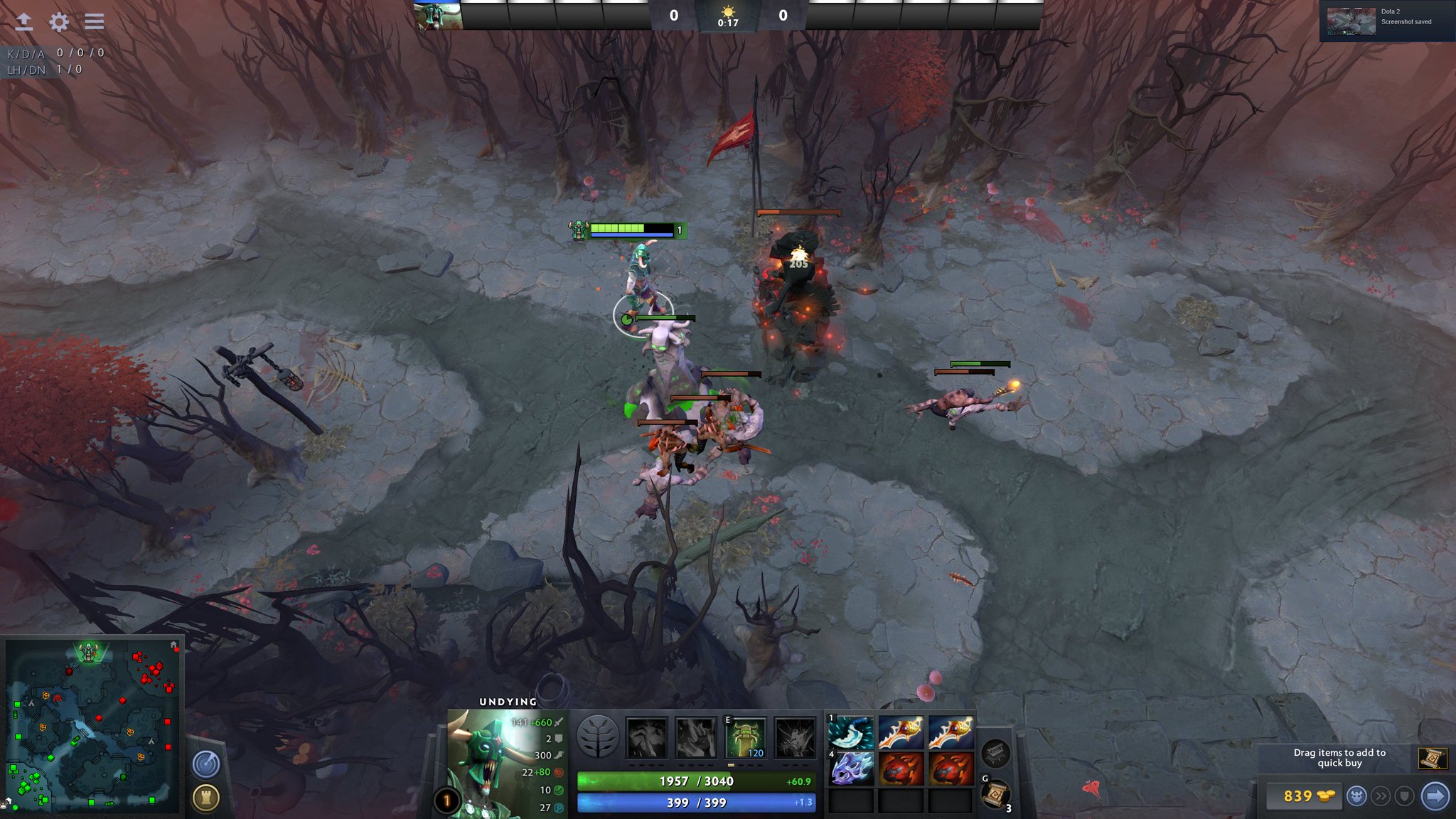The height and width of the screenshot is (819, 1456).
Task: Expand shop options via the double-arrow chevron
Action: coord(1381,796)
